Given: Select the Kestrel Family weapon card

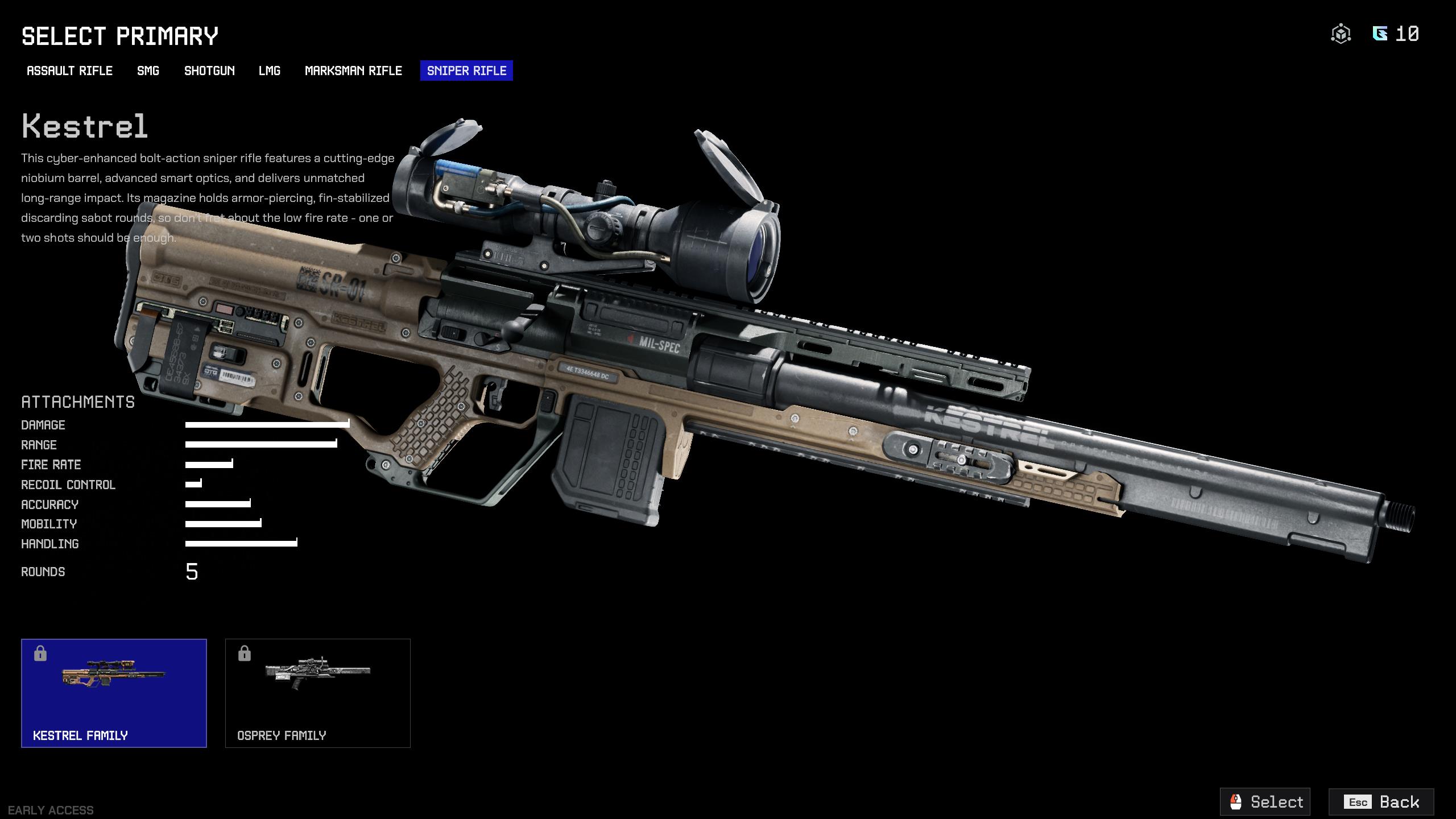Looking at the screenshot, I should click(x=114, y=693).
